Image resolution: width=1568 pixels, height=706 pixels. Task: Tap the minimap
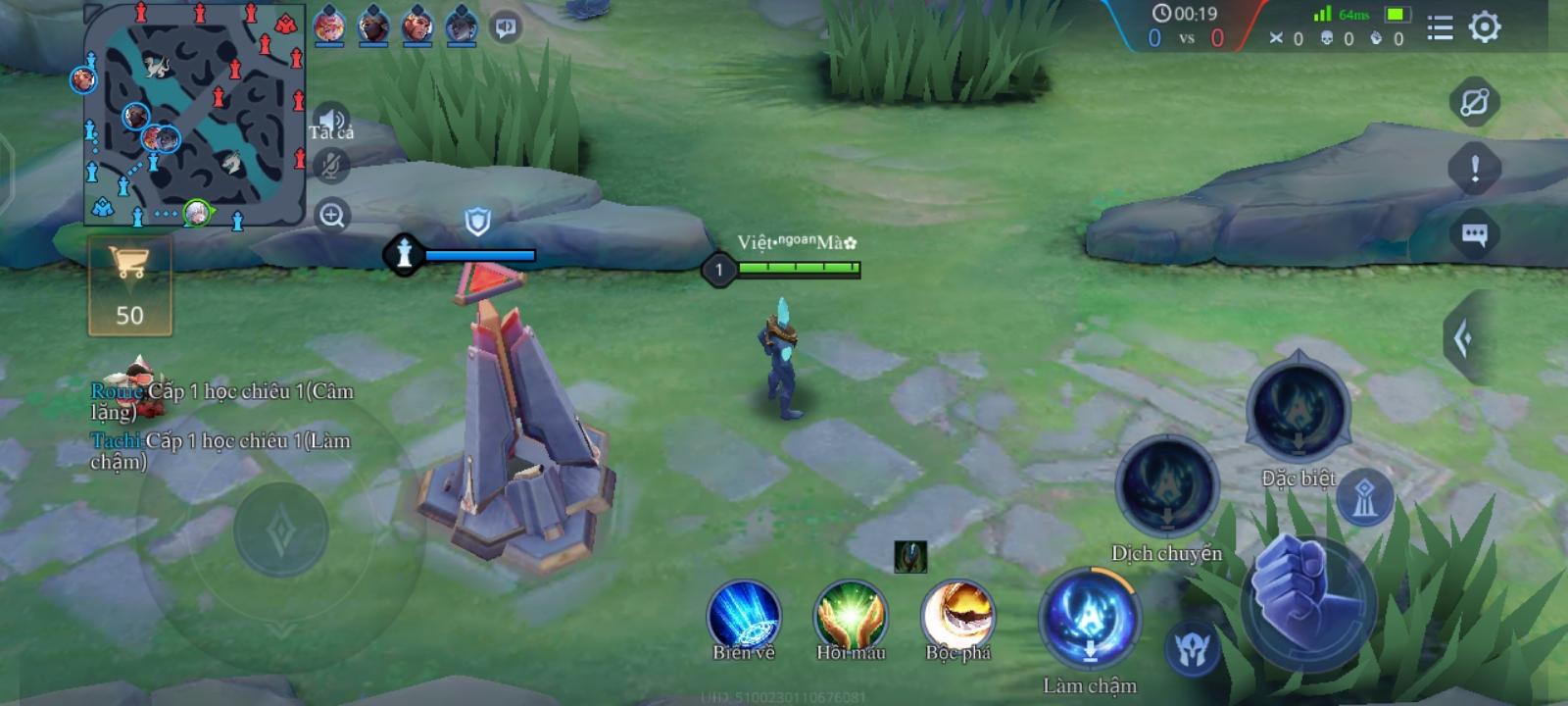[194, 114]
